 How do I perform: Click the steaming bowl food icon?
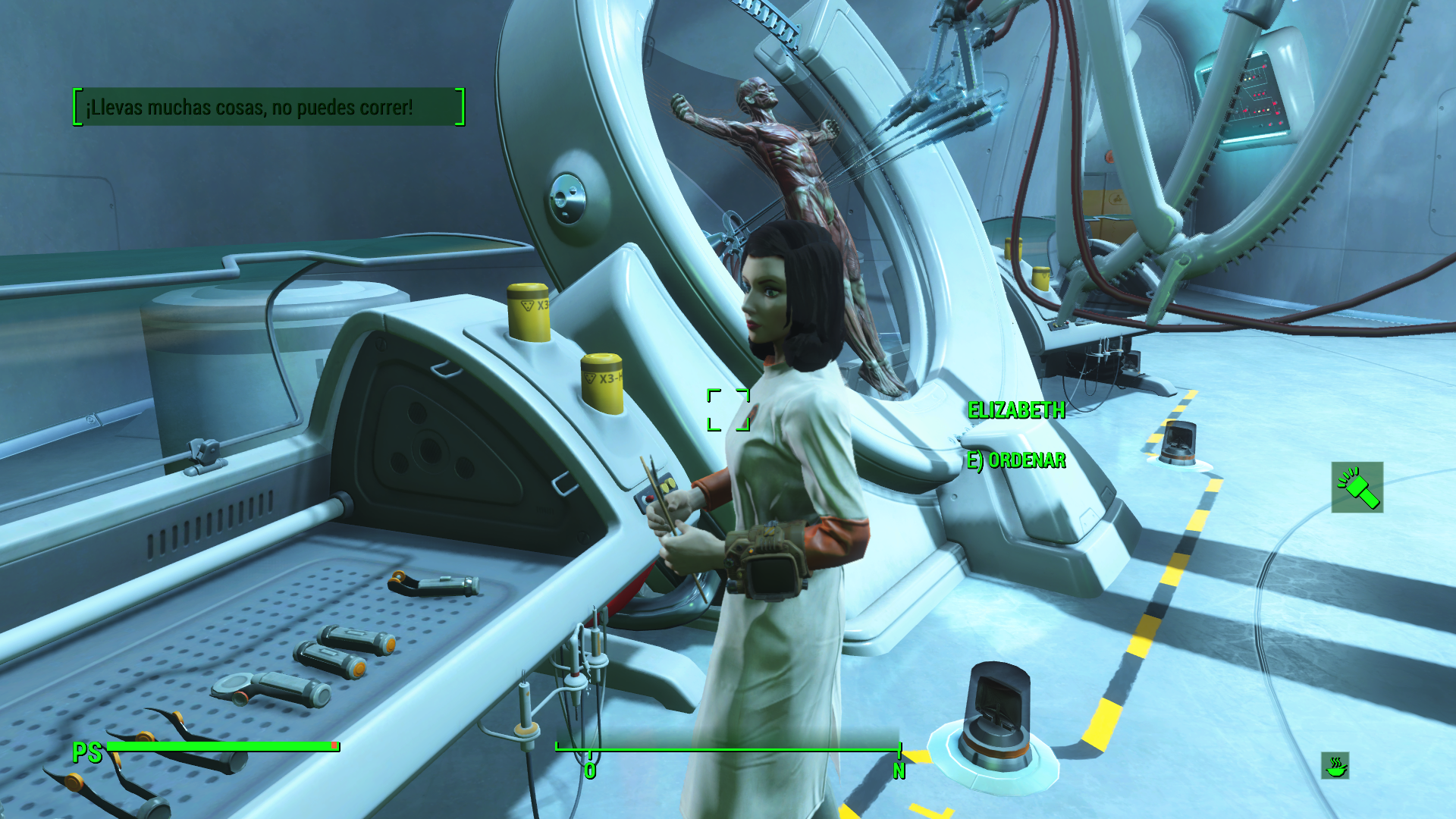1335,766
